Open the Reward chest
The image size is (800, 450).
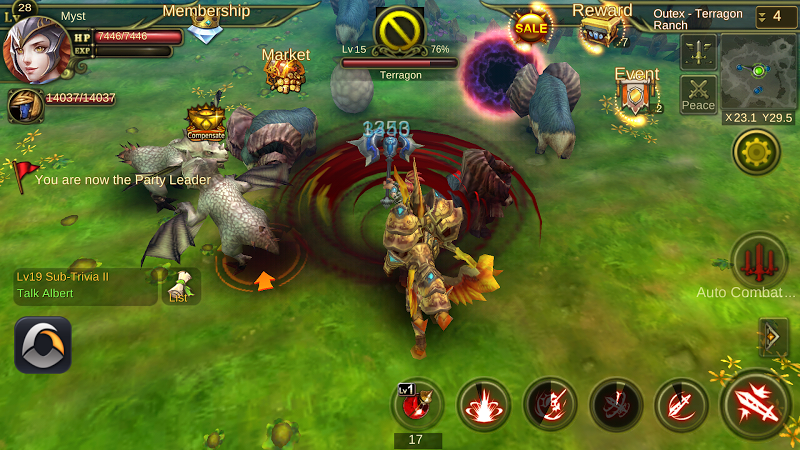pyautogui.click(x=602, y=30)
